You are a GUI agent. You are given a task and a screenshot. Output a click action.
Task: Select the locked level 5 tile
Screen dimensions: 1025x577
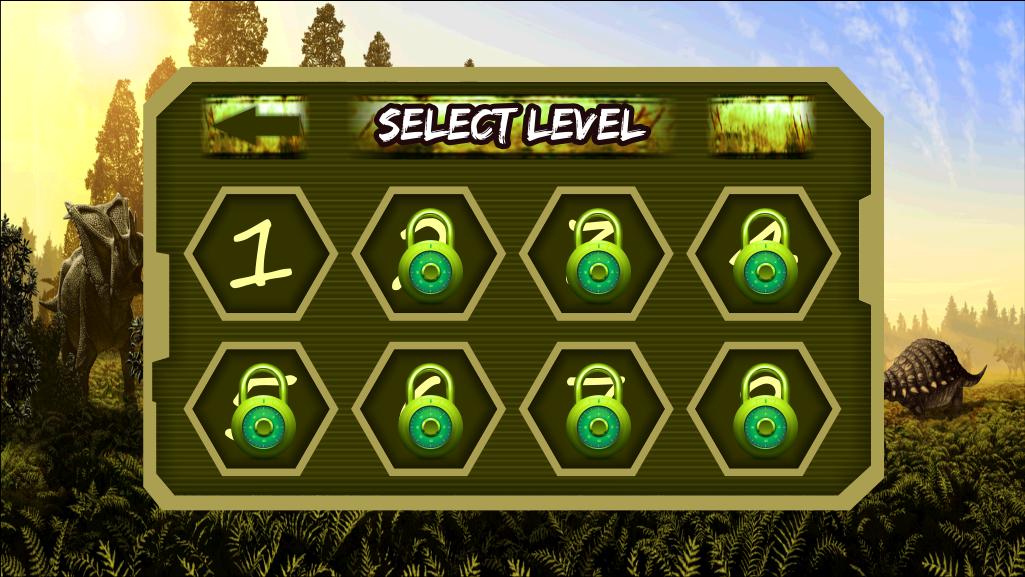click(x=261, y=409)
